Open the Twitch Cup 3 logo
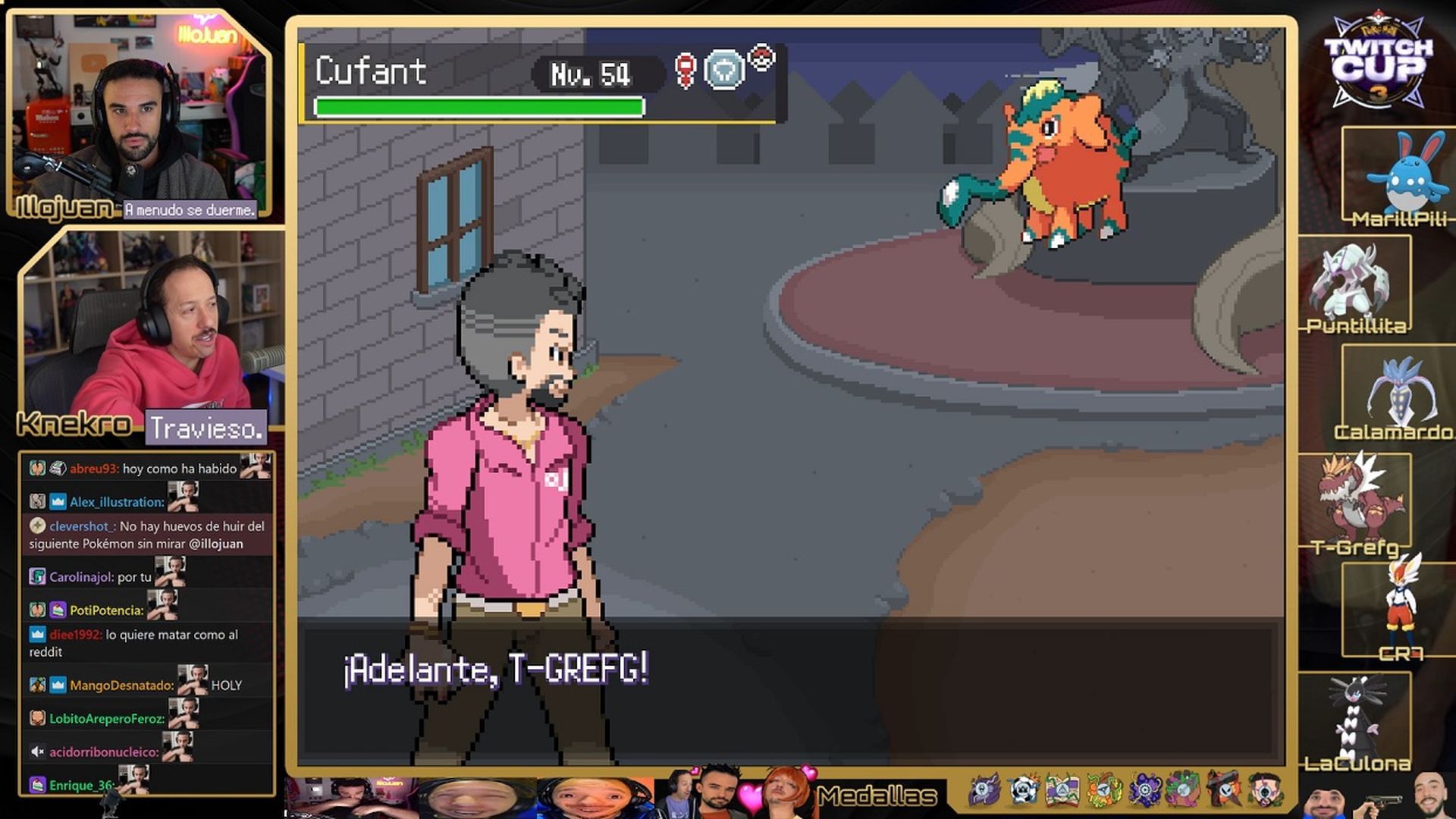This screenshot has height=819, width=1456. (1378, 61)
